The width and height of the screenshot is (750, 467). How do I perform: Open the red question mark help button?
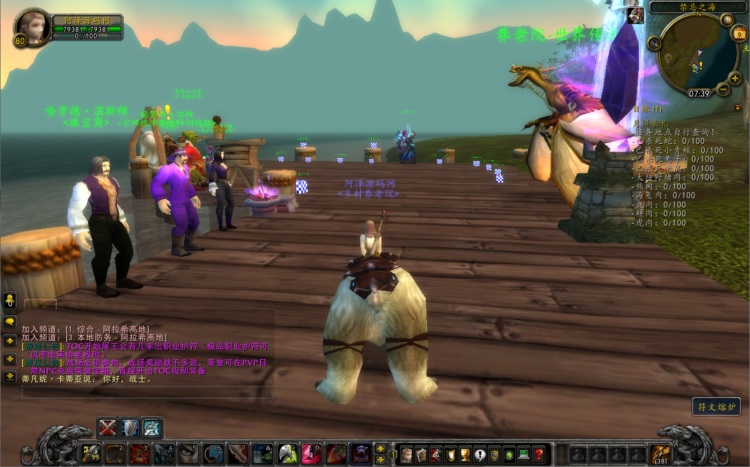coord(540,454)
